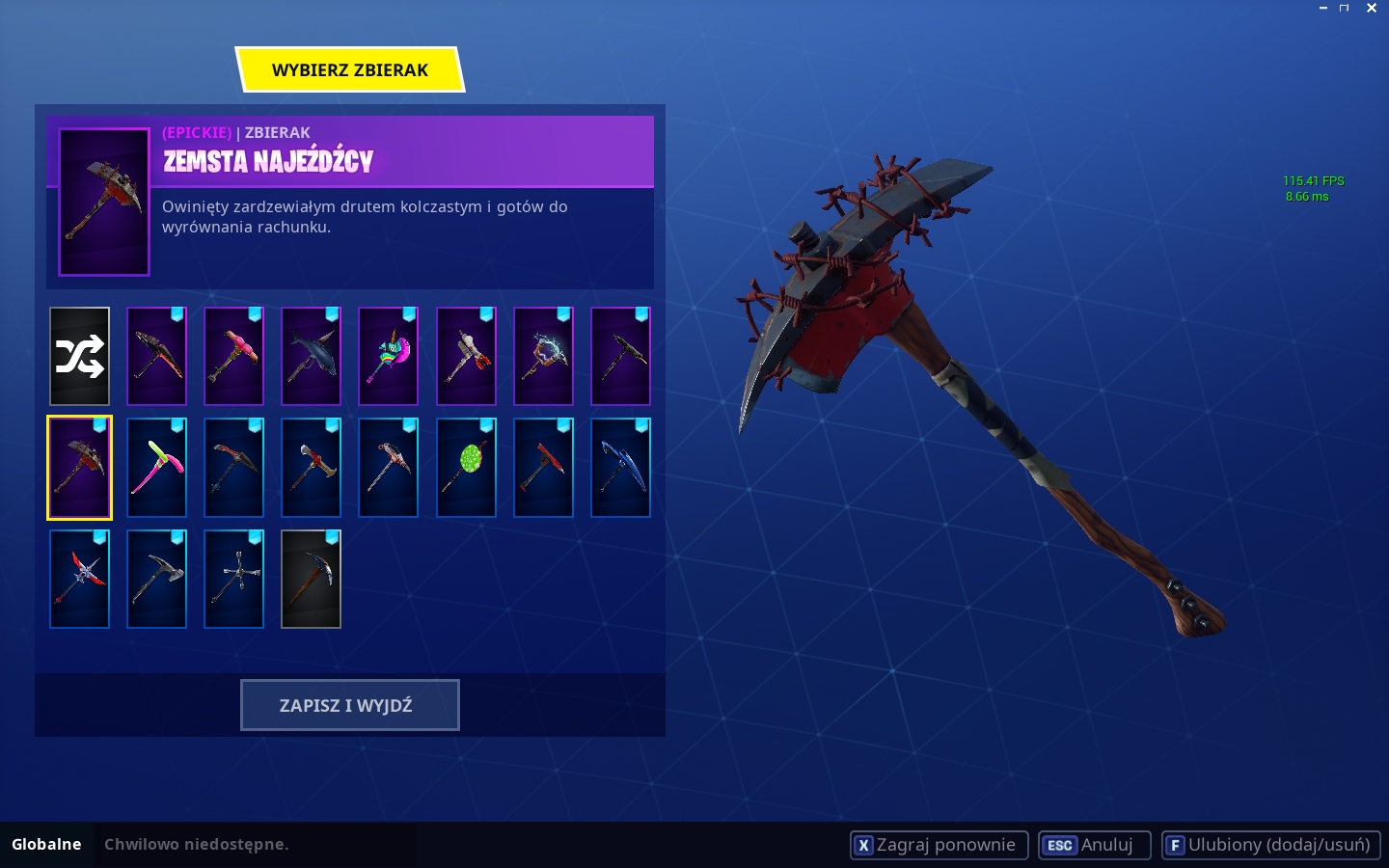
Task: Click the Zemsta Najeźdźcy preview image in the info panel
Action: pos(103,202)
